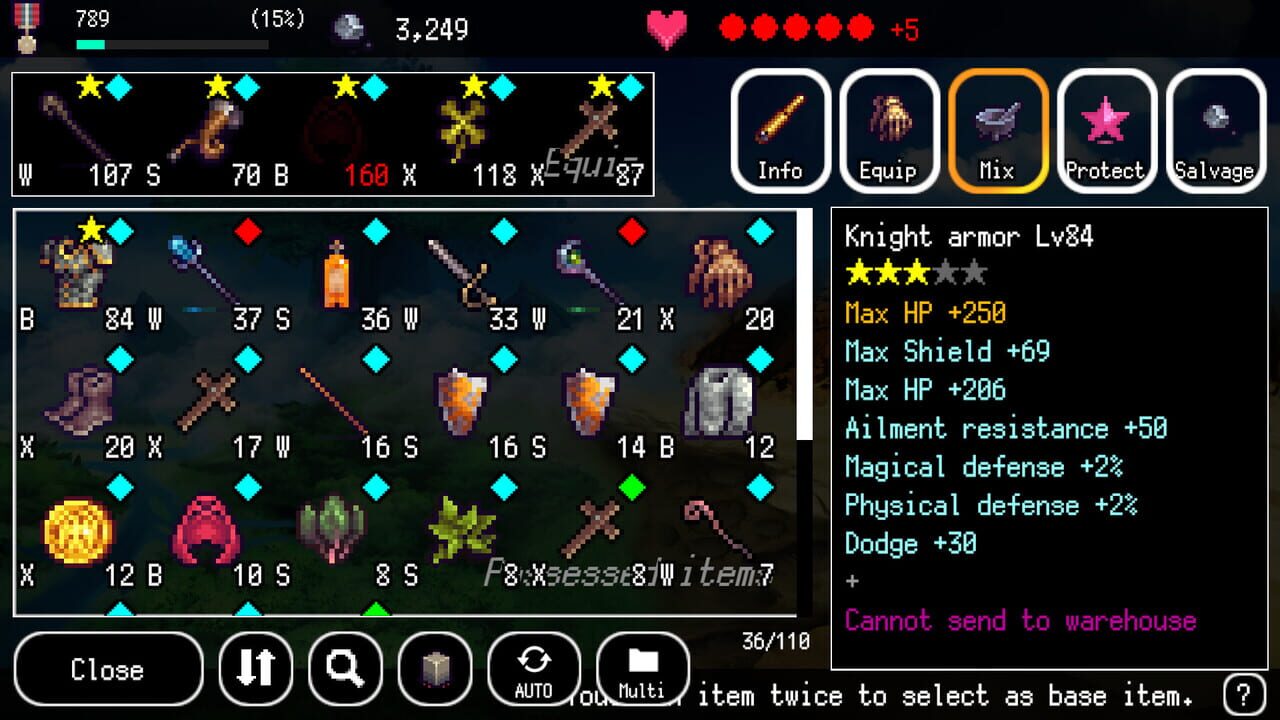Open help via the question mark button
Viewport: 1280px width, 720px height.
1245,695
